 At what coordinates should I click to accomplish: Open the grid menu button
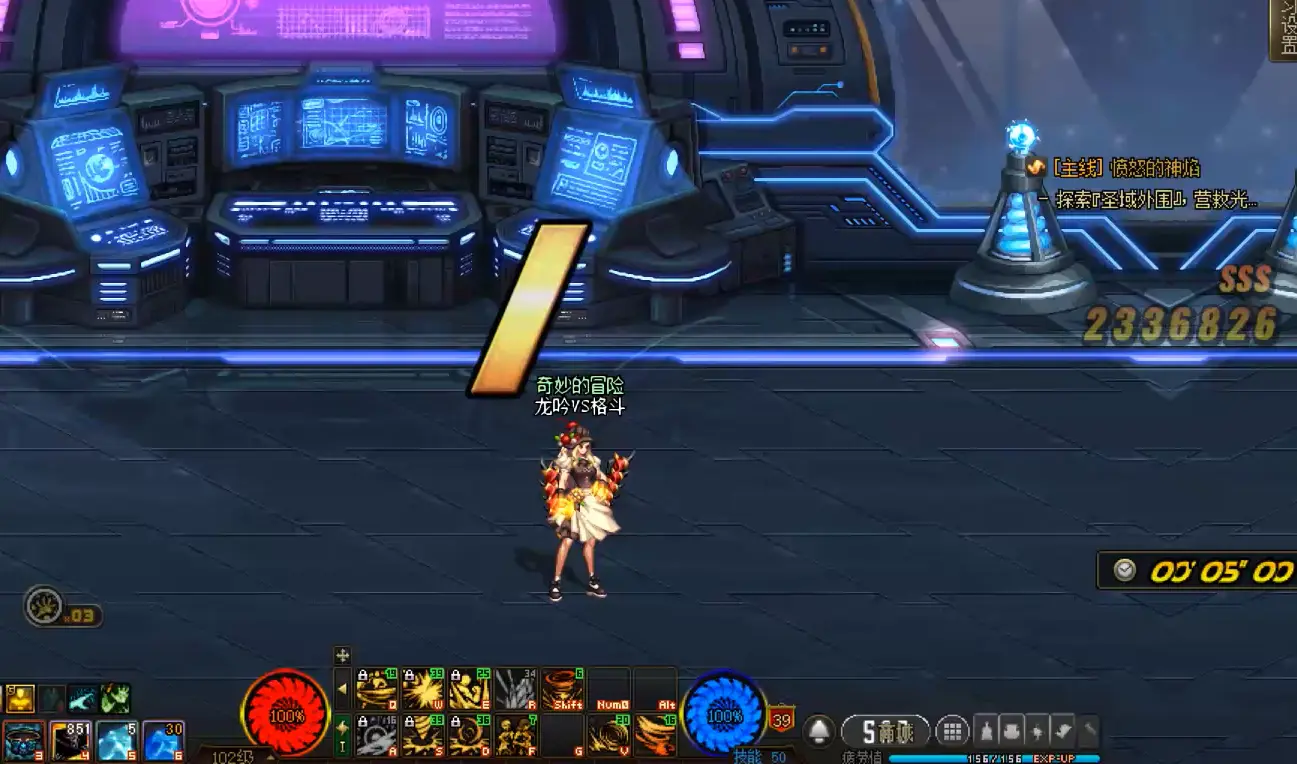point(952,731)
